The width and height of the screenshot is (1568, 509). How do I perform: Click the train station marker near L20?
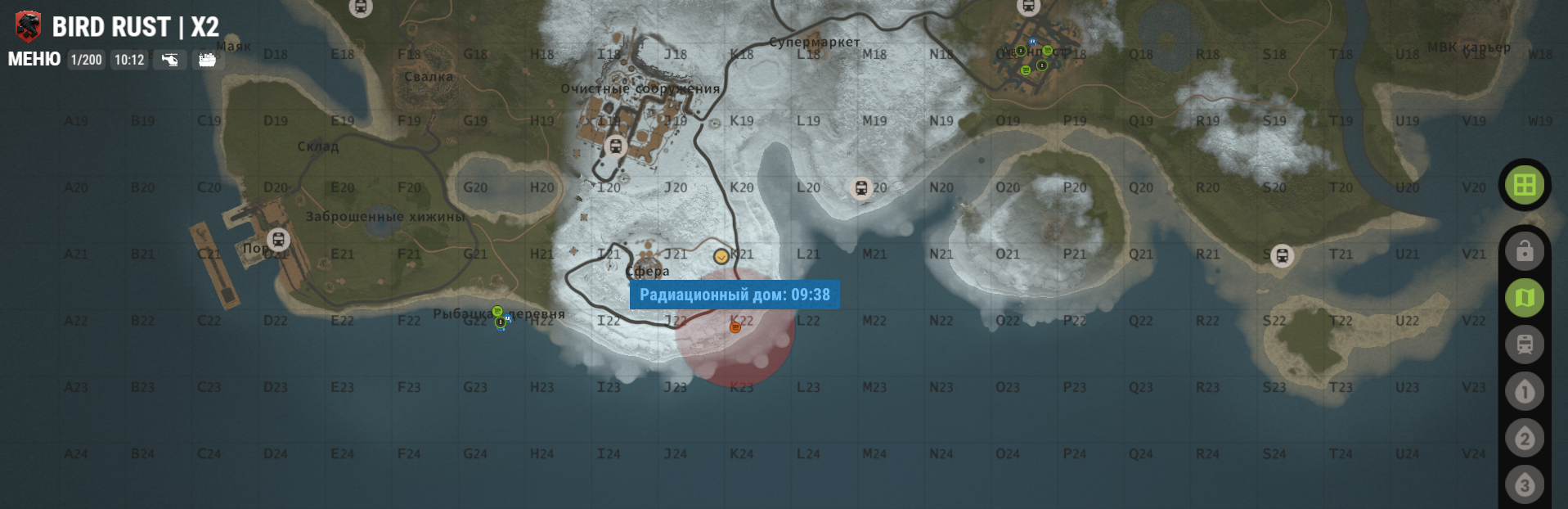coord(860,188)
